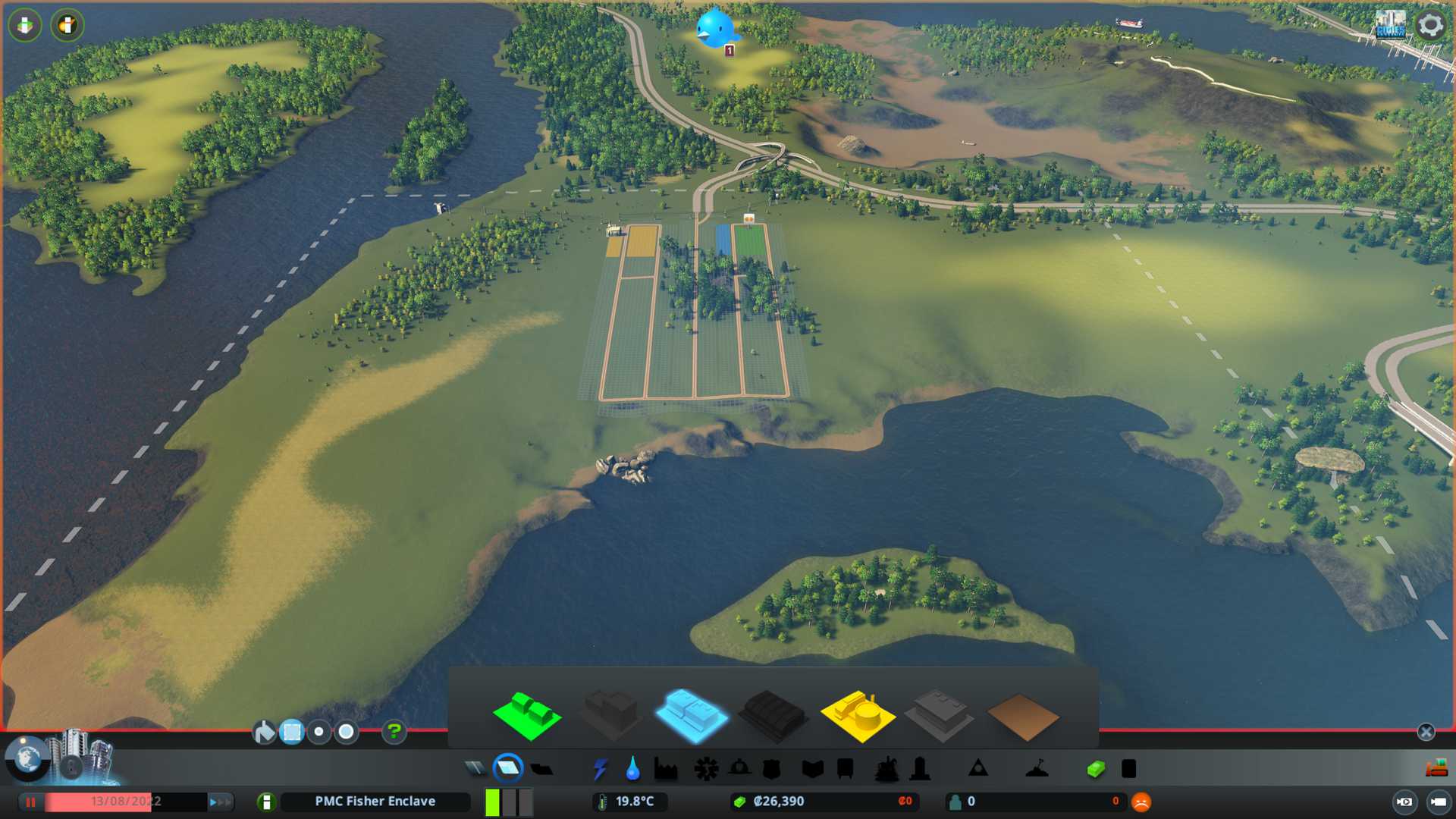Open the Economy money panel
Screen dimensions: 1456x819
click(x=1096, y=769)
